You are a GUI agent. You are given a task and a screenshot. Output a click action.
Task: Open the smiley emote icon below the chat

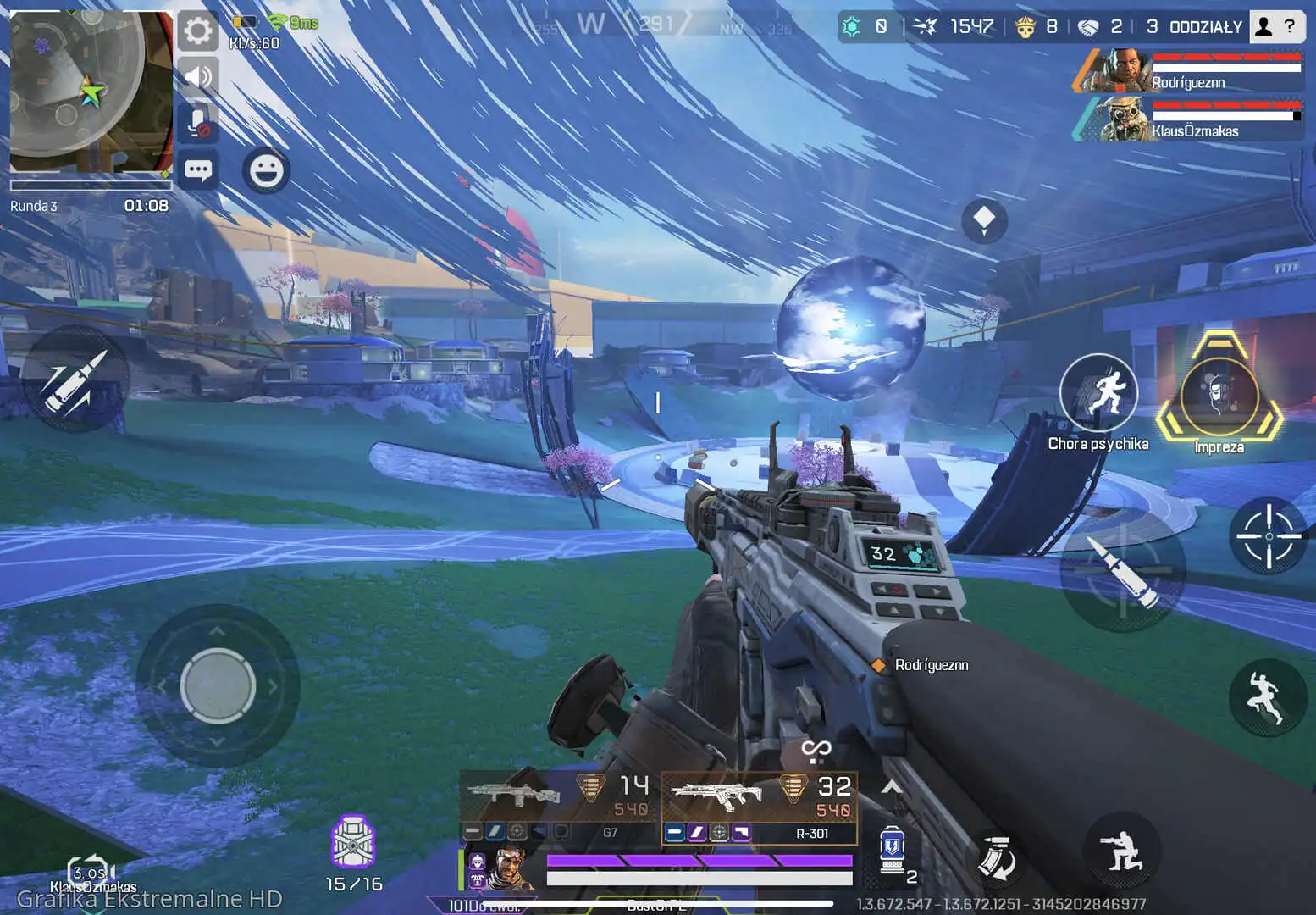point(267,172)
